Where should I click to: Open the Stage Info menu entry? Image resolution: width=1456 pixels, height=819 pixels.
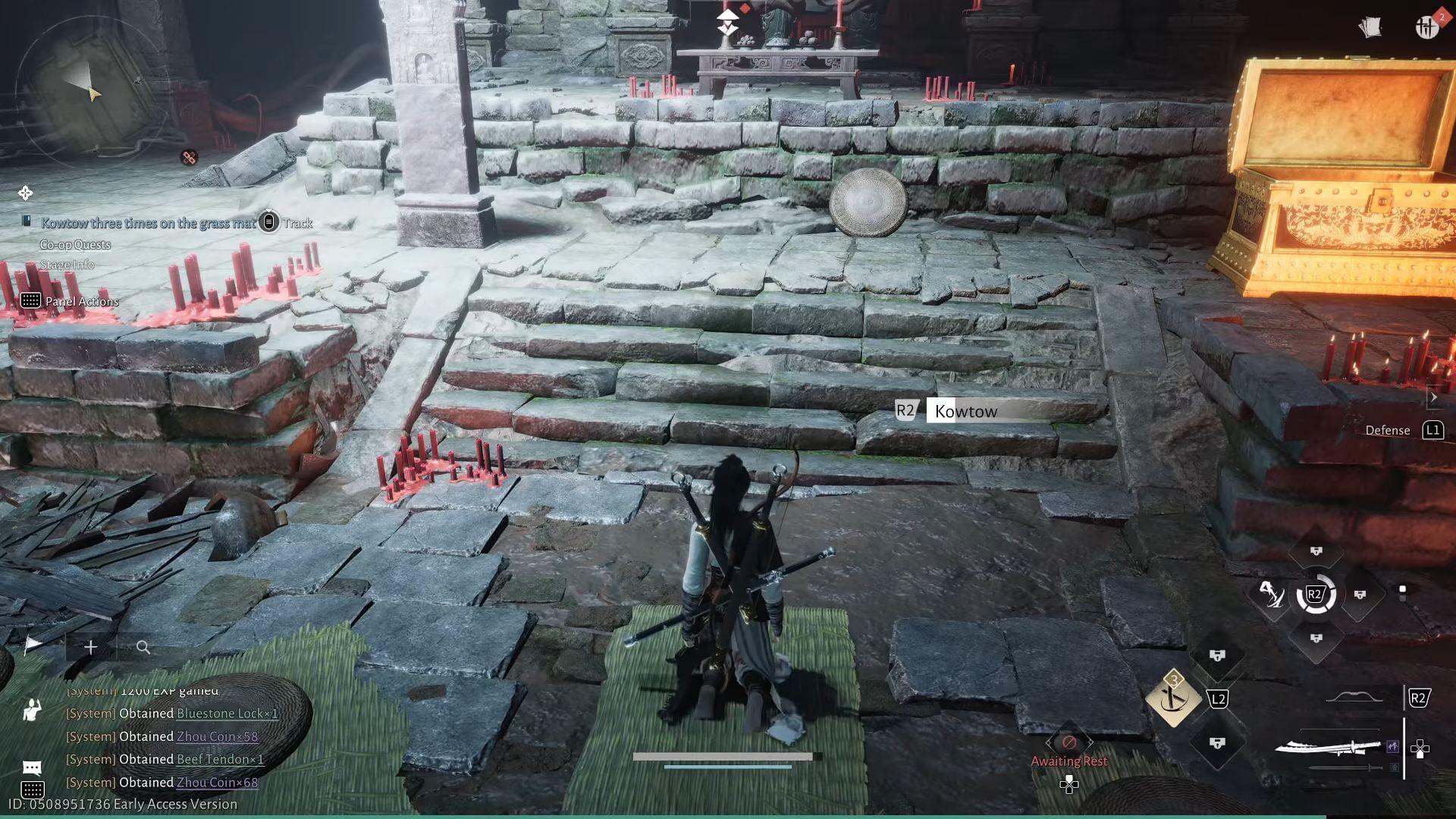[67, 265]
